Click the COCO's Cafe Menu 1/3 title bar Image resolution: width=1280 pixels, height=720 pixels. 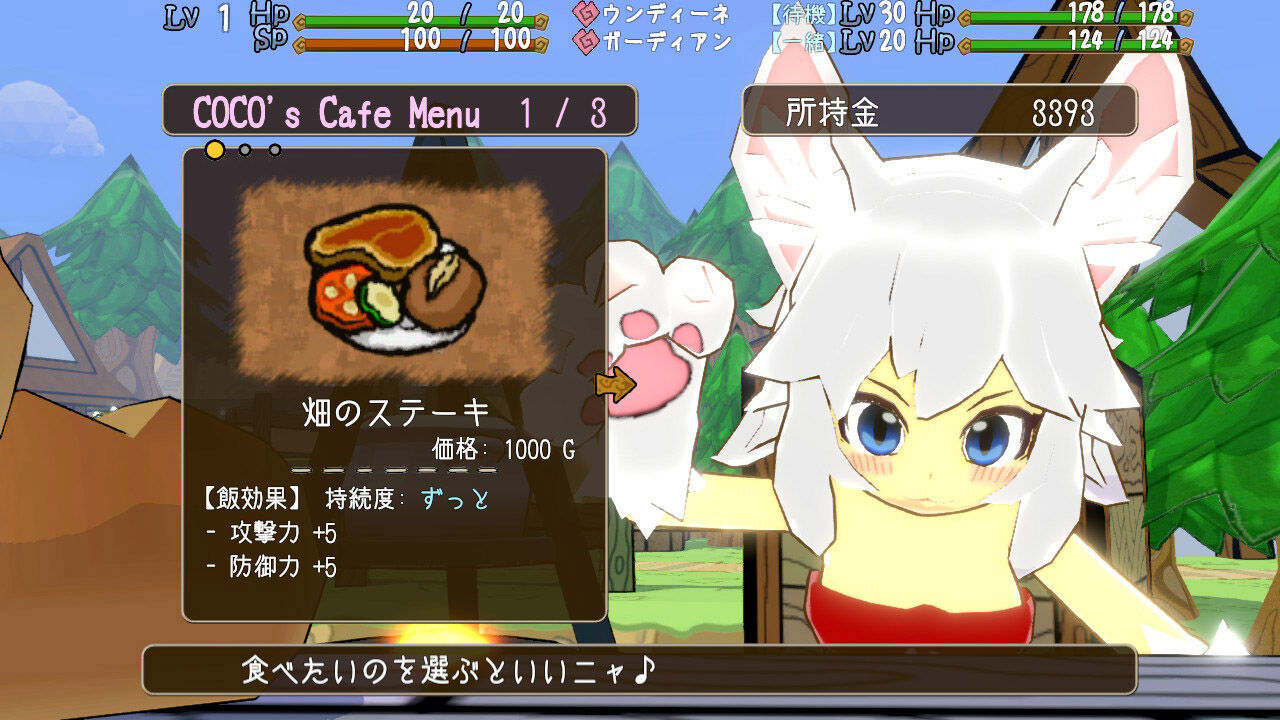coord(400,111)
